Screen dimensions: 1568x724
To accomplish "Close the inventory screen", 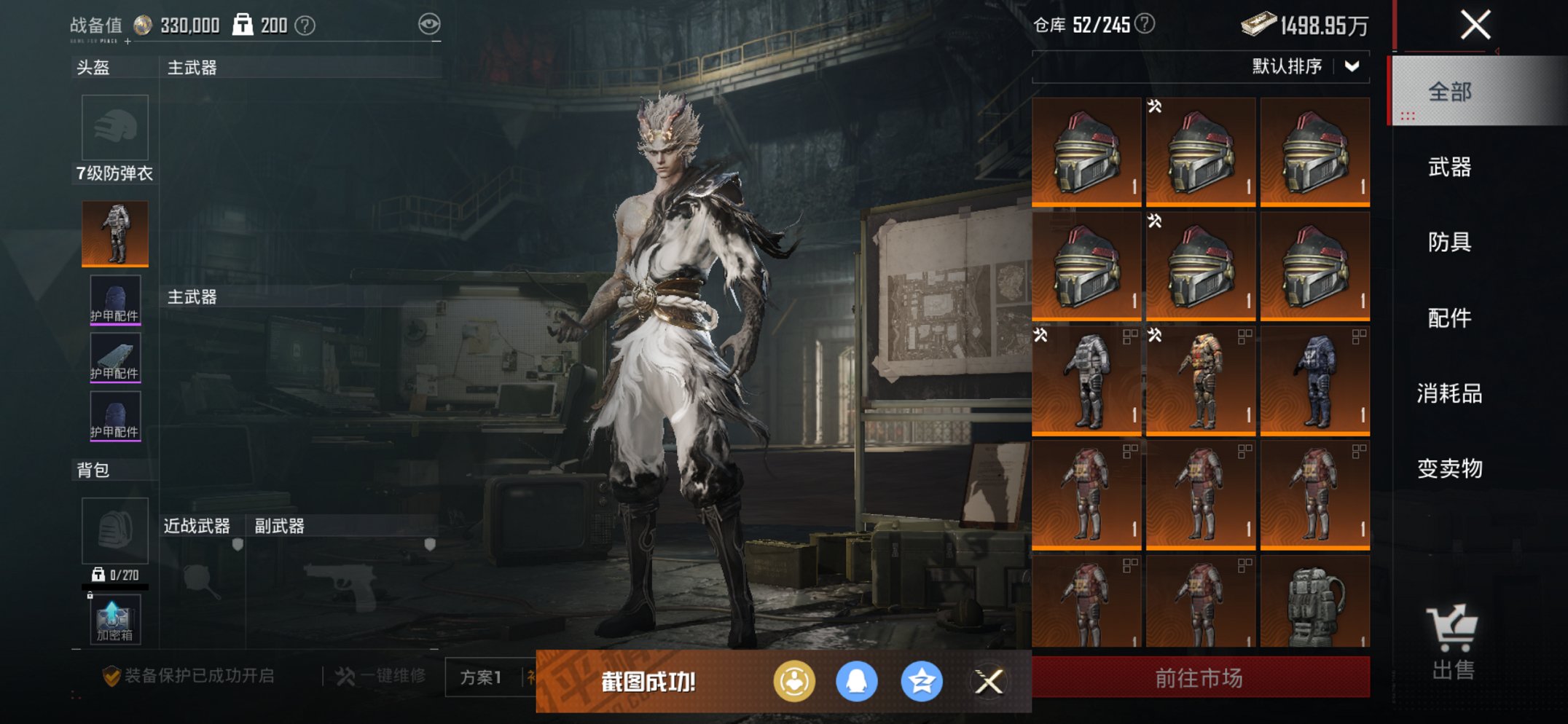I will click(1475, 25).
